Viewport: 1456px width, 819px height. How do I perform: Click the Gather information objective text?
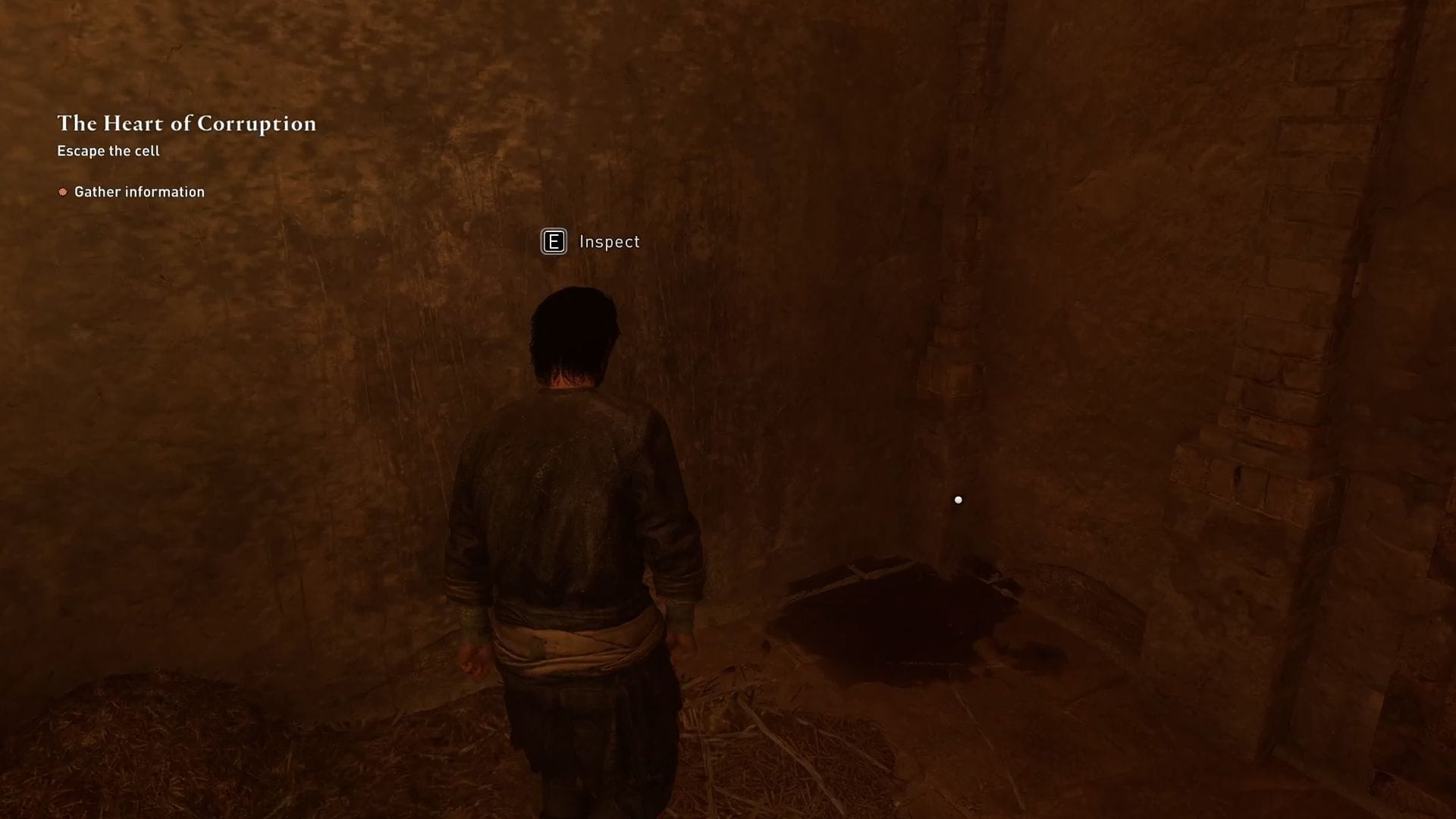click(x=139, y=192)
